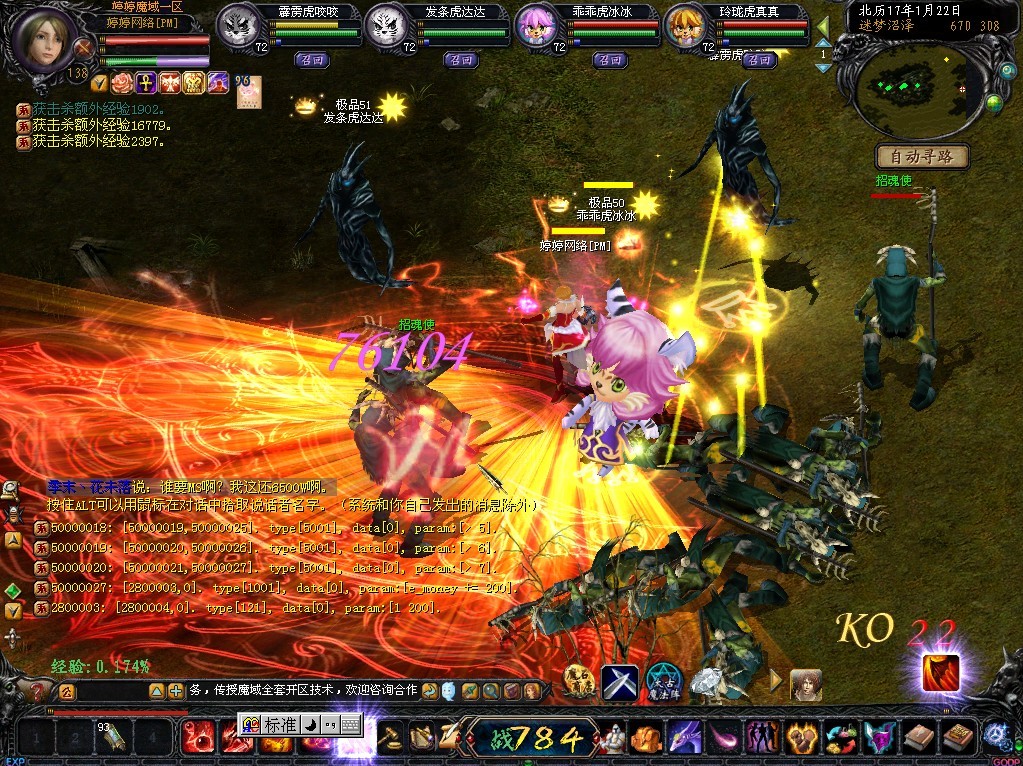Screen dimensions: 1023x766
Task: Activate the crossed swords skill icon
Action: 619,682
